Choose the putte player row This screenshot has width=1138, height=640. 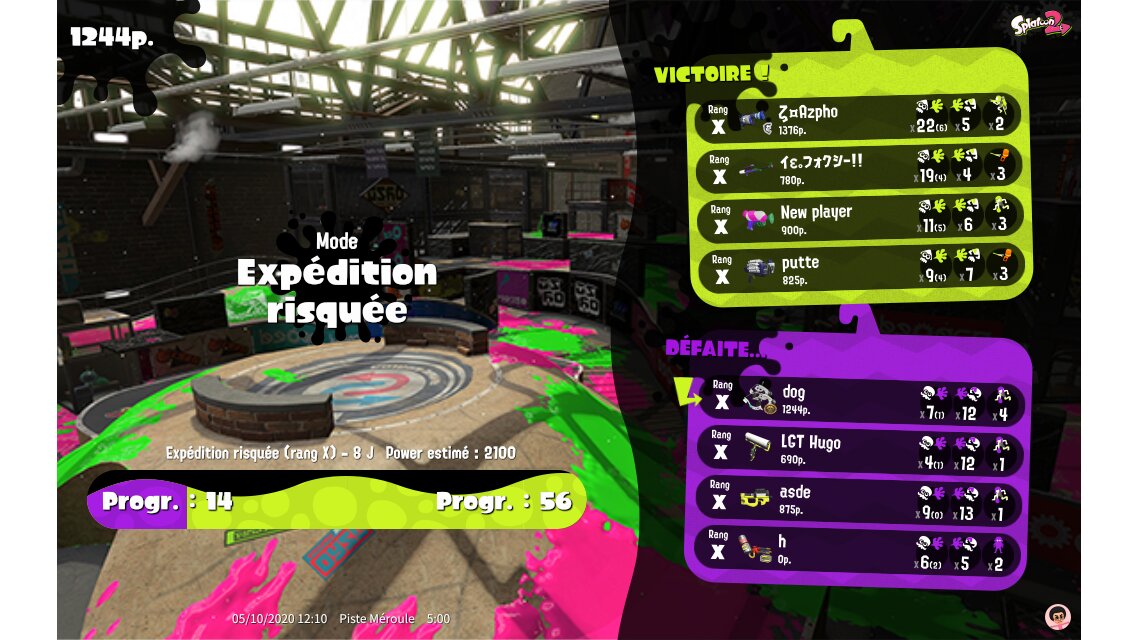(860, 268)
